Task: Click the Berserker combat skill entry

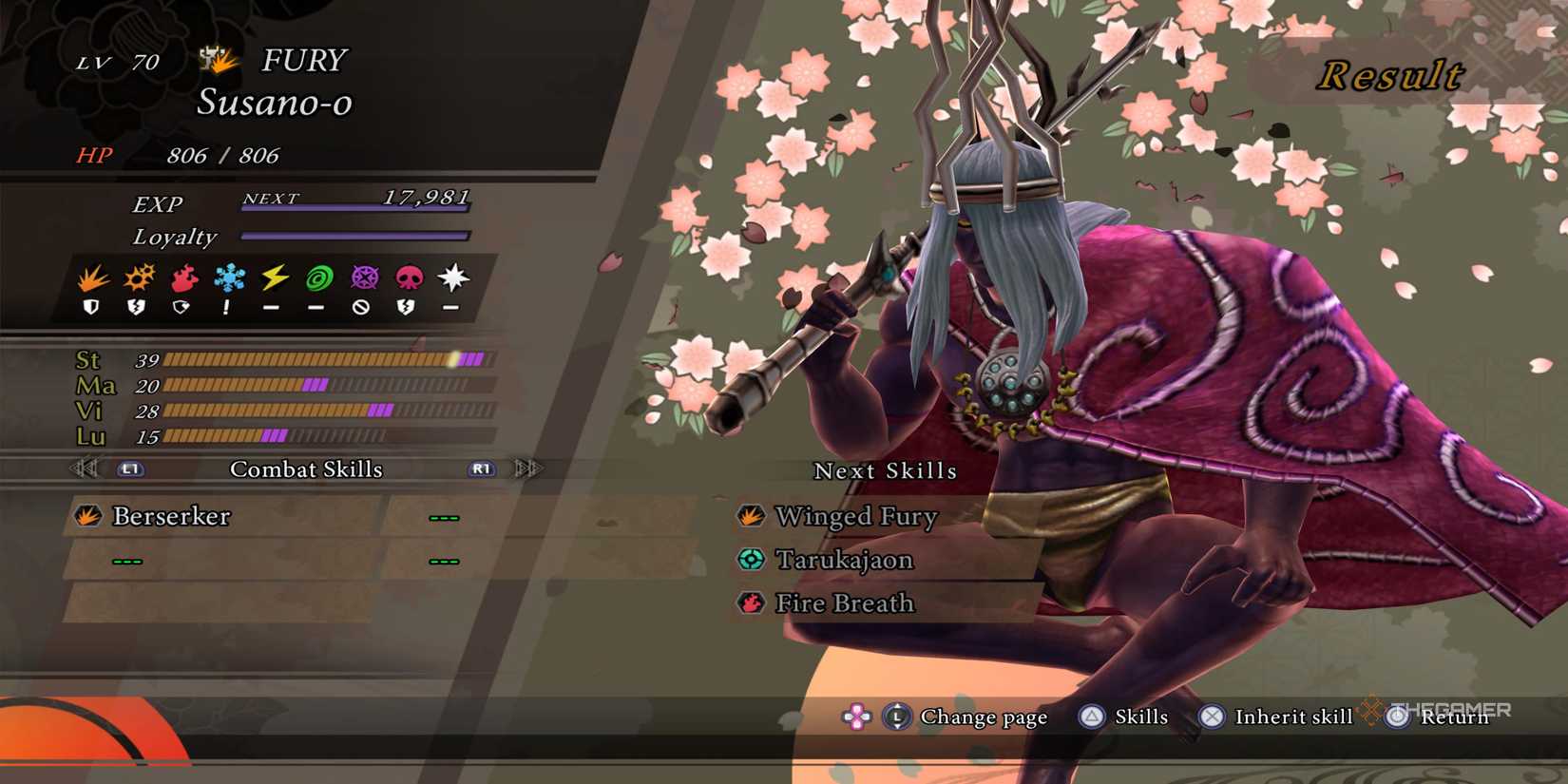Action: point(169,517)
